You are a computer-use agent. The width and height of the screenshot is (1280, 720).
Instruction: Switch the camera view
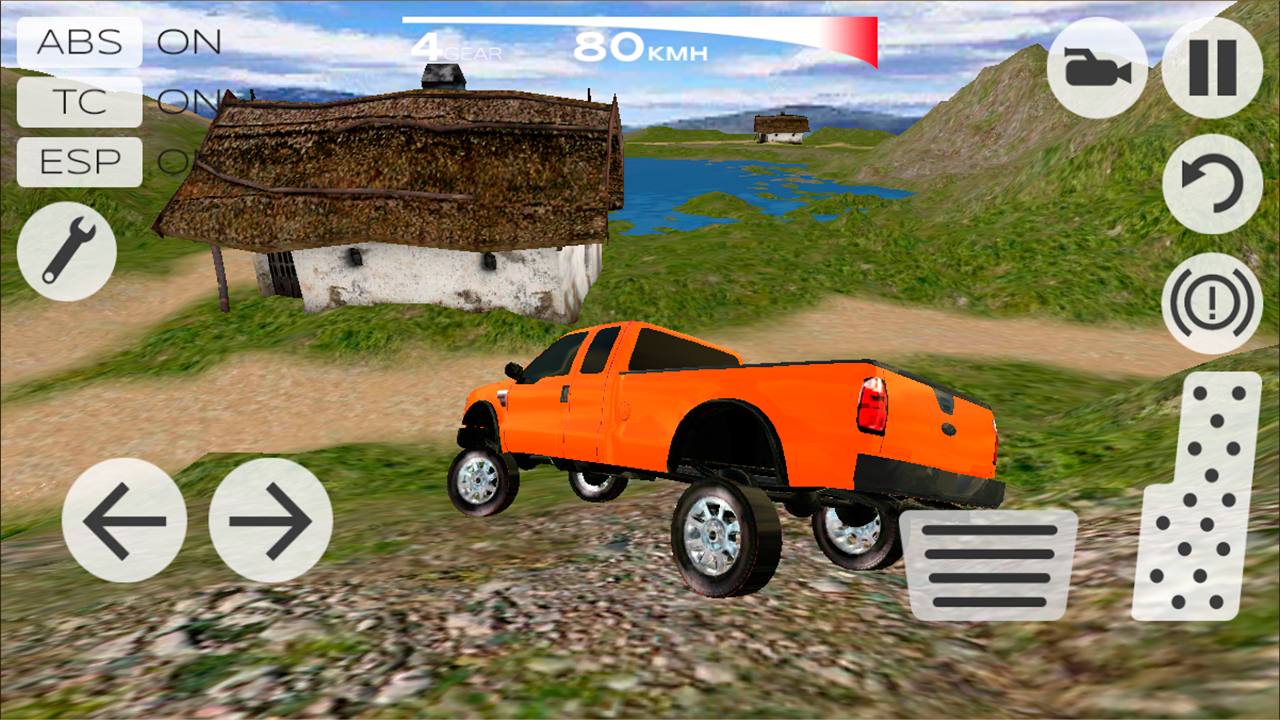click(1097, 69)
